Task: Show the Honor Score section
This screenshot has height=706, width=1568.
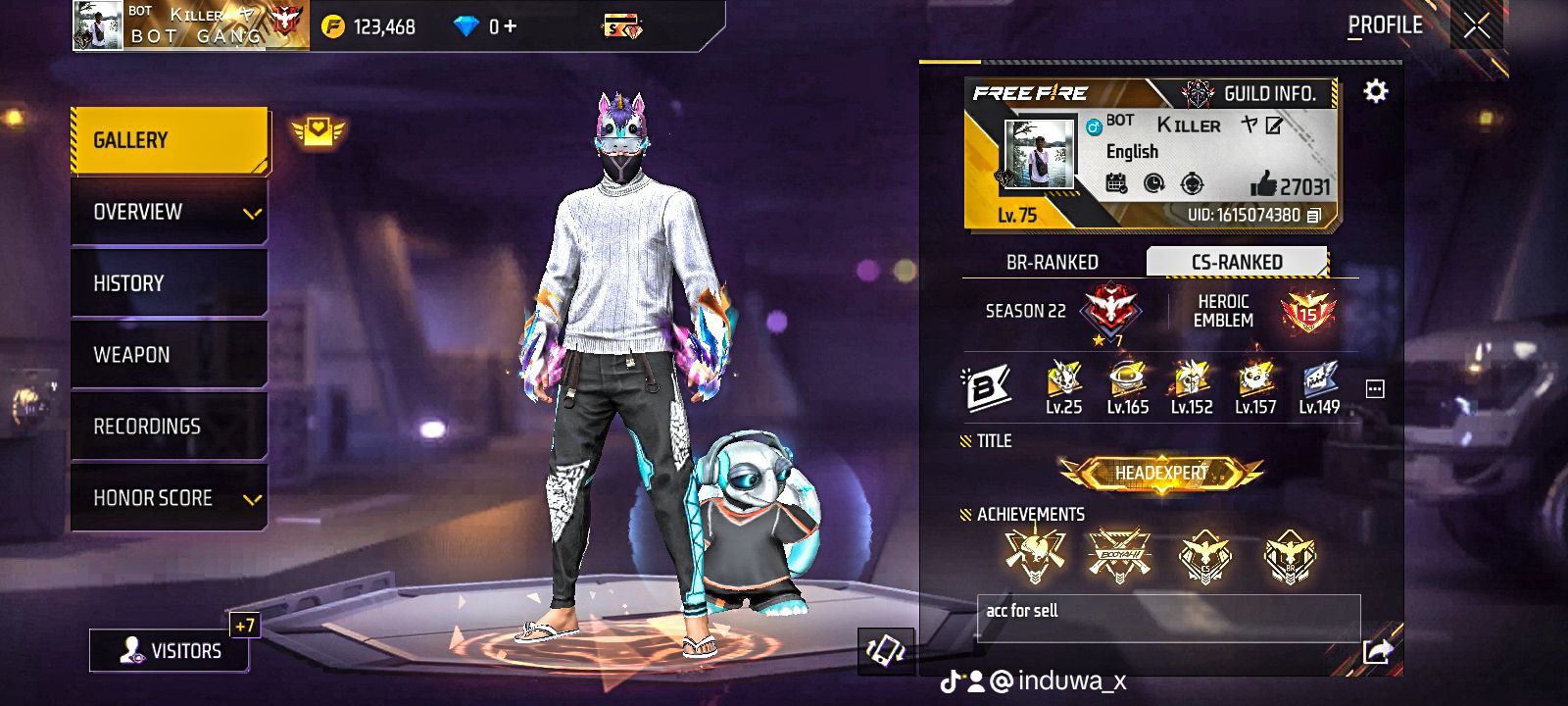Action: point(169,498)
